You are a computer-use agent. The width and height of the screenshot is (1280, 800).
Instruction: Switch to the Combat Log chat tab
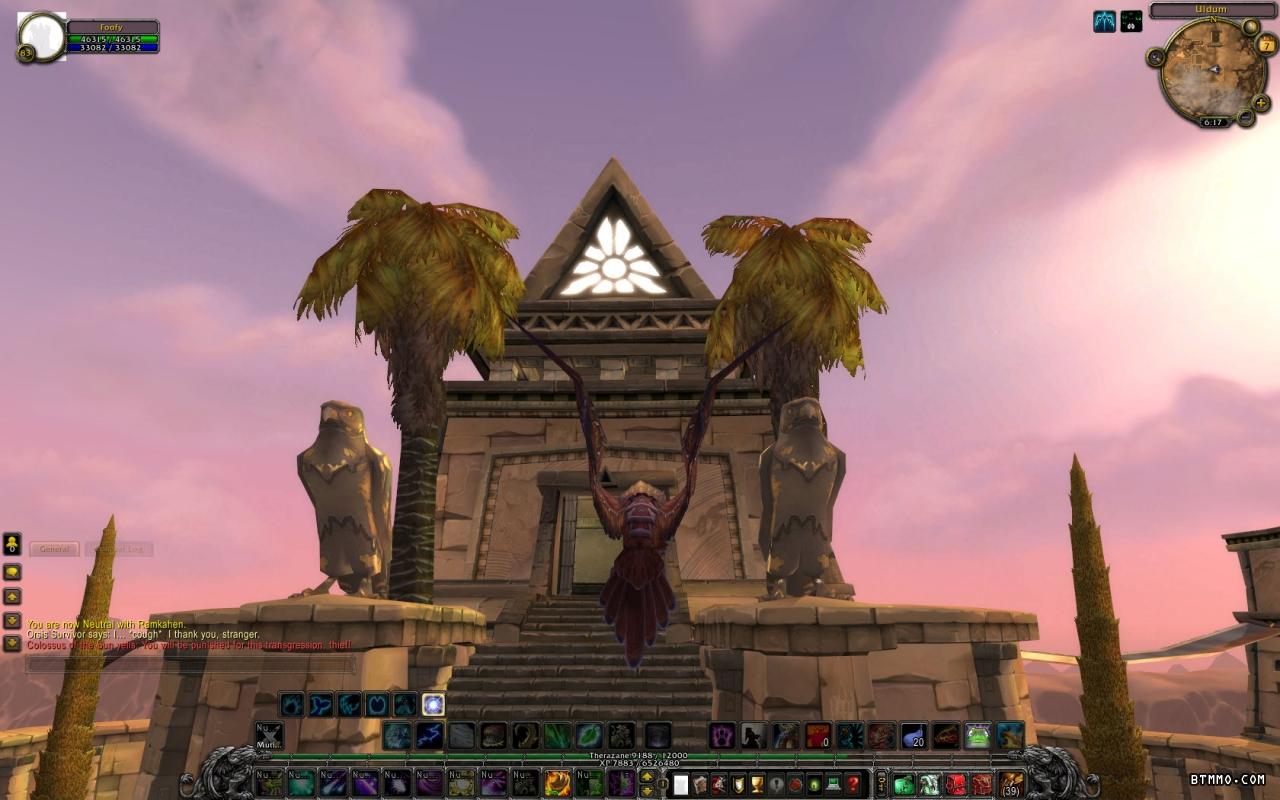(119, 549)
